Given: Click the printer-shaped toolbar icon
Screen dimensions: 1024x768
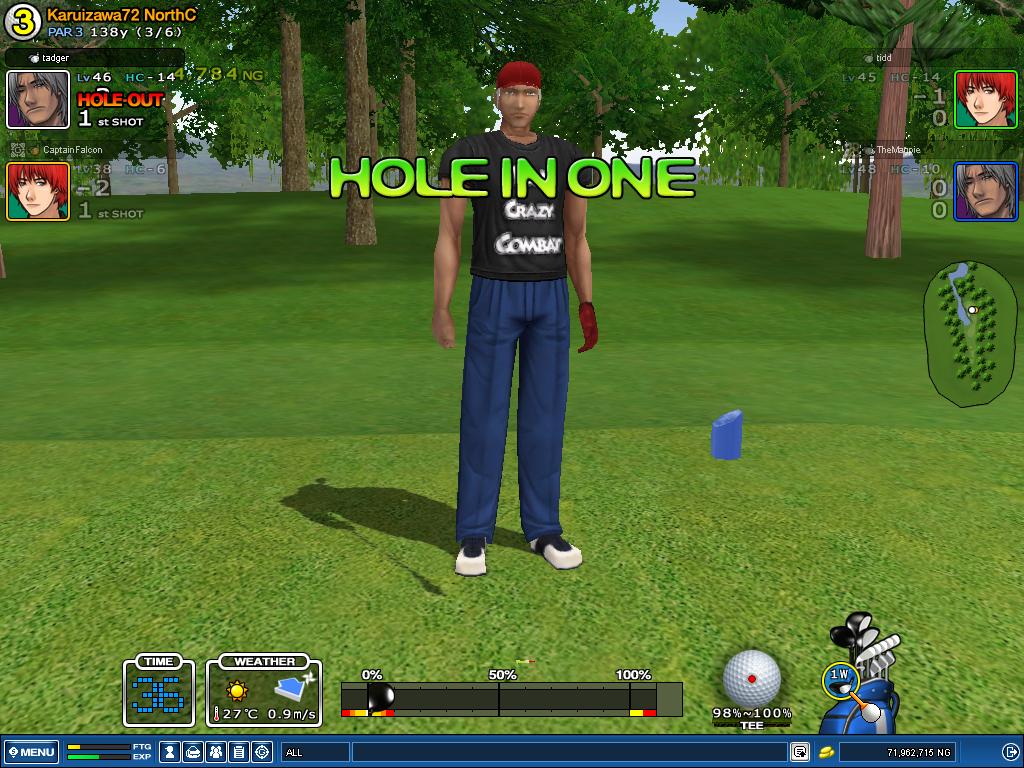Looking at the screenshot, I should tap(193, 752).
